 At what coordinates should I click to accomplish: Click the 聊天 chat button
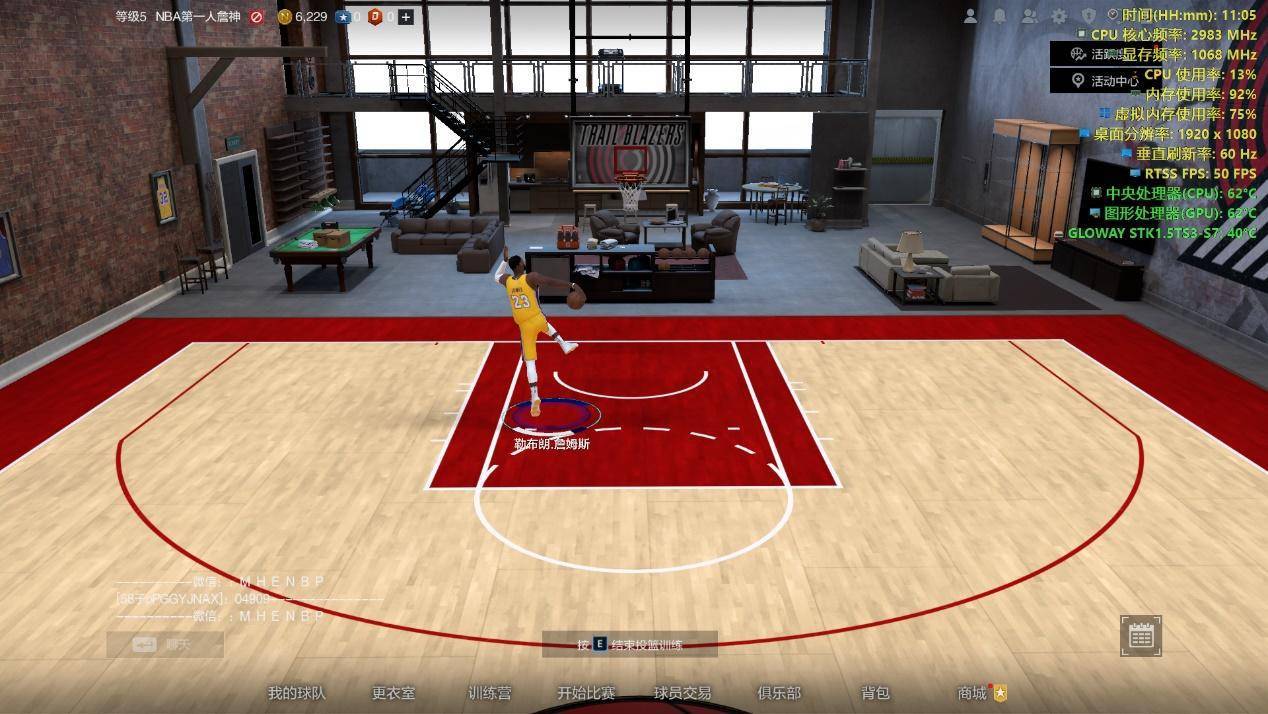tap(165, 645)
